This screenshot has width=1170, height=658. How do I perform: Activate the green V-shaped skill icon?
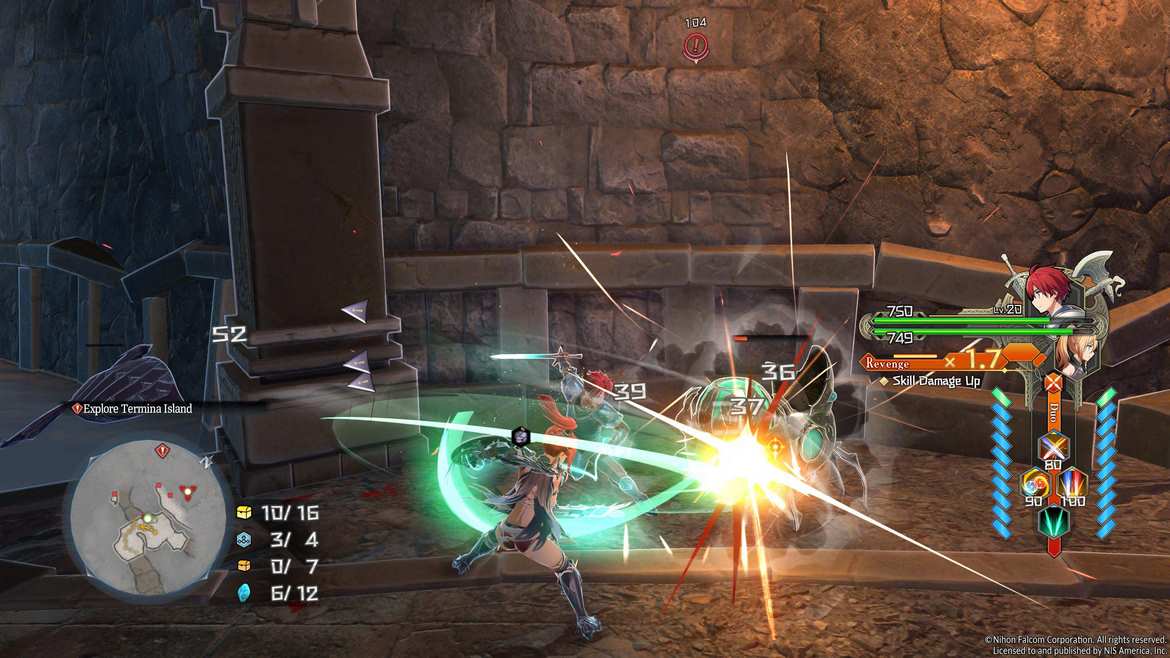click(1053, 522)
